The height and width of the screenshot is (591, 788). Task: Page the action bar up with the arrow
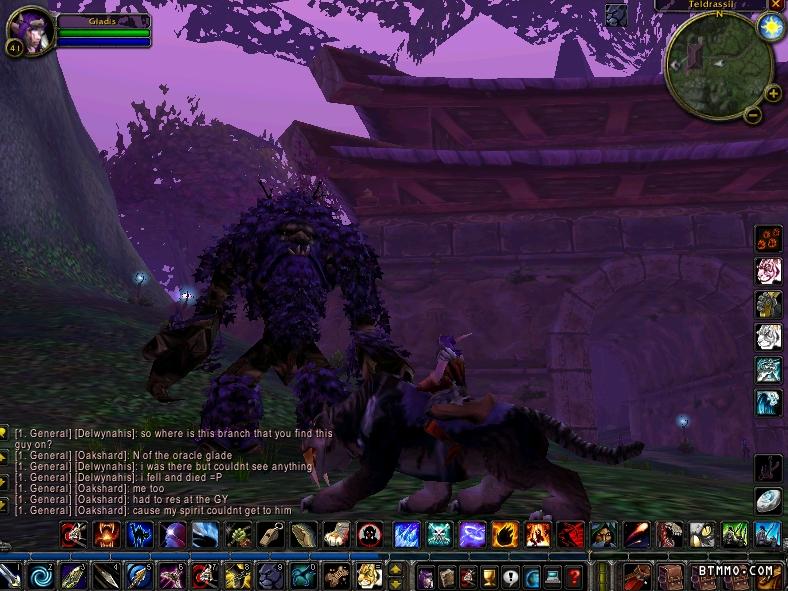[x=395, y=569]
